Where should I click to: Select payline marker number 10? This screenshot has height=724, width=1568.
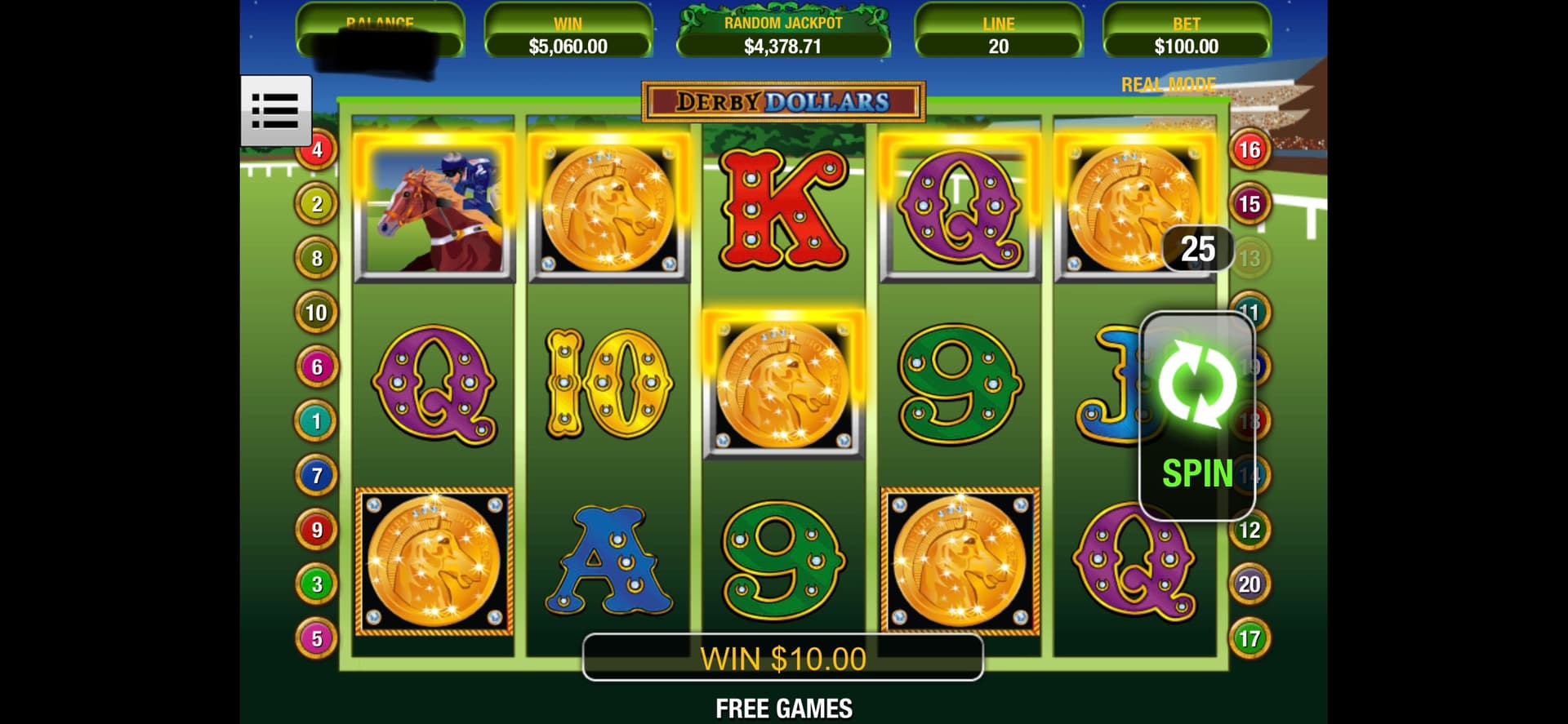point(316,313)
